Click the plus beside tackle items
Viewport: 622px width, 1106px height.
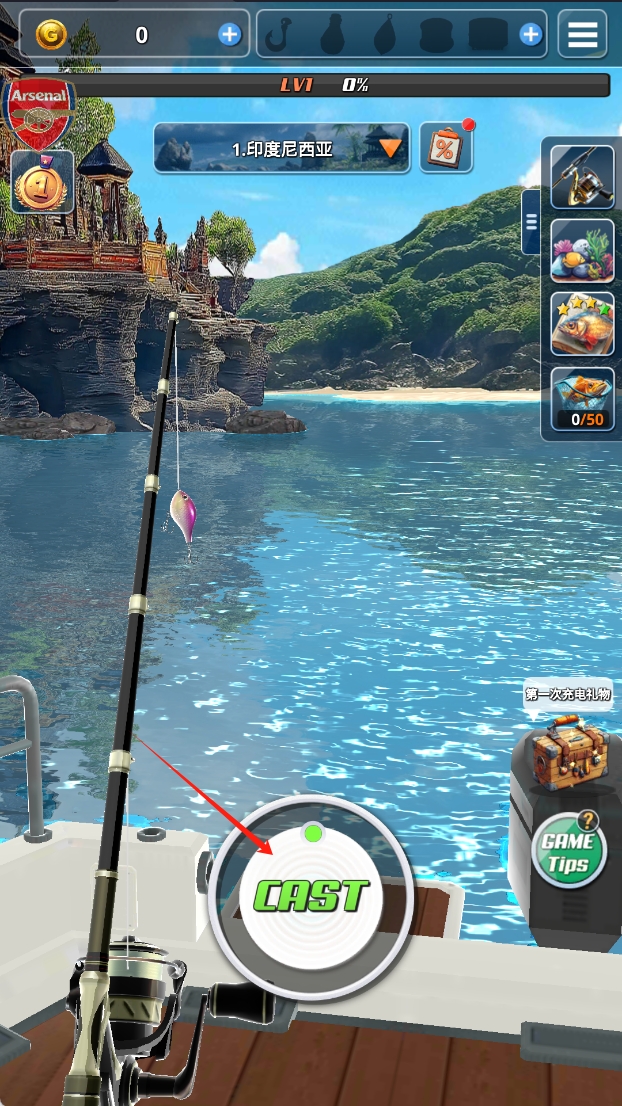531,35
